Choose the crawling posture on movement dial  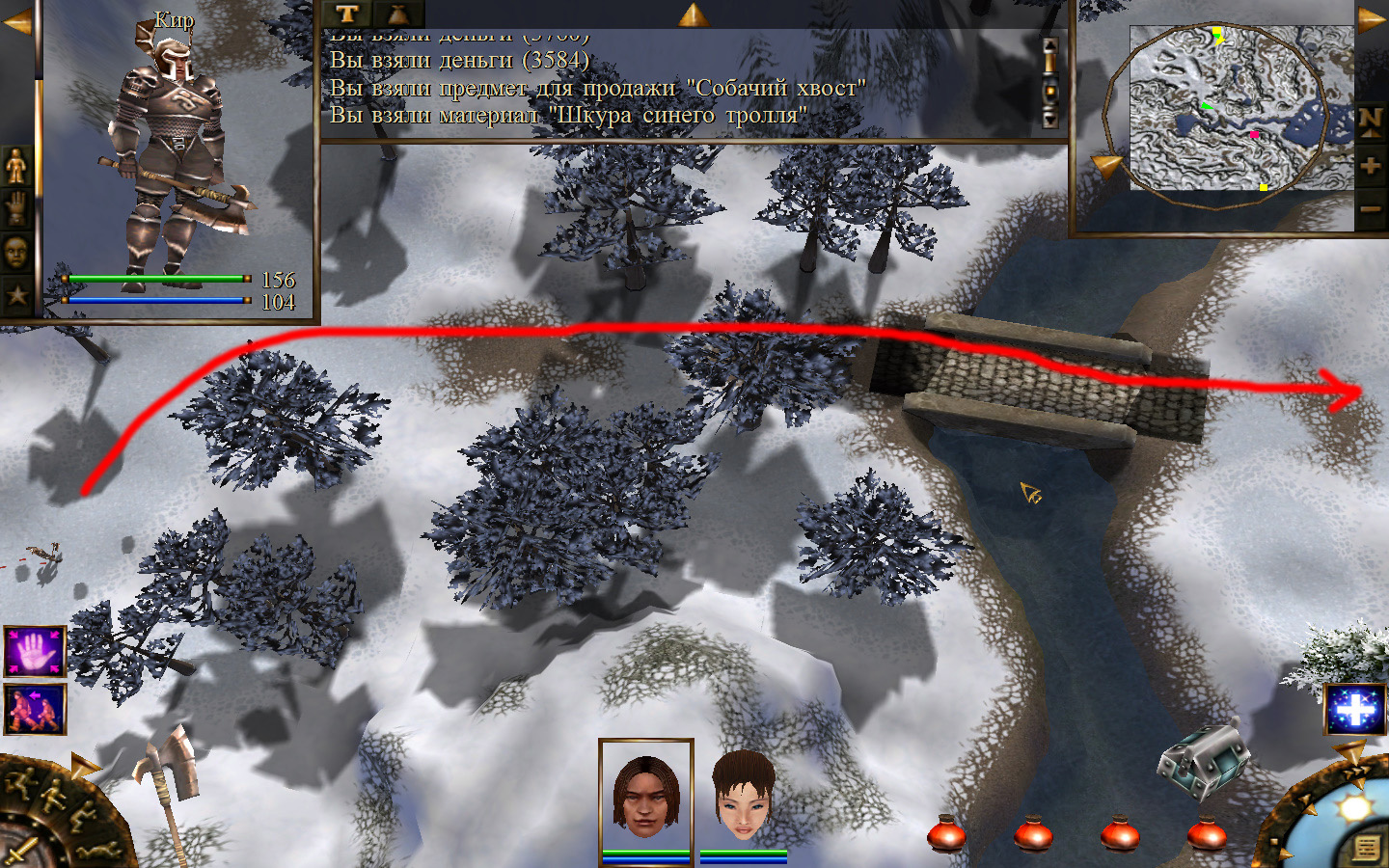tap(96, 851)
